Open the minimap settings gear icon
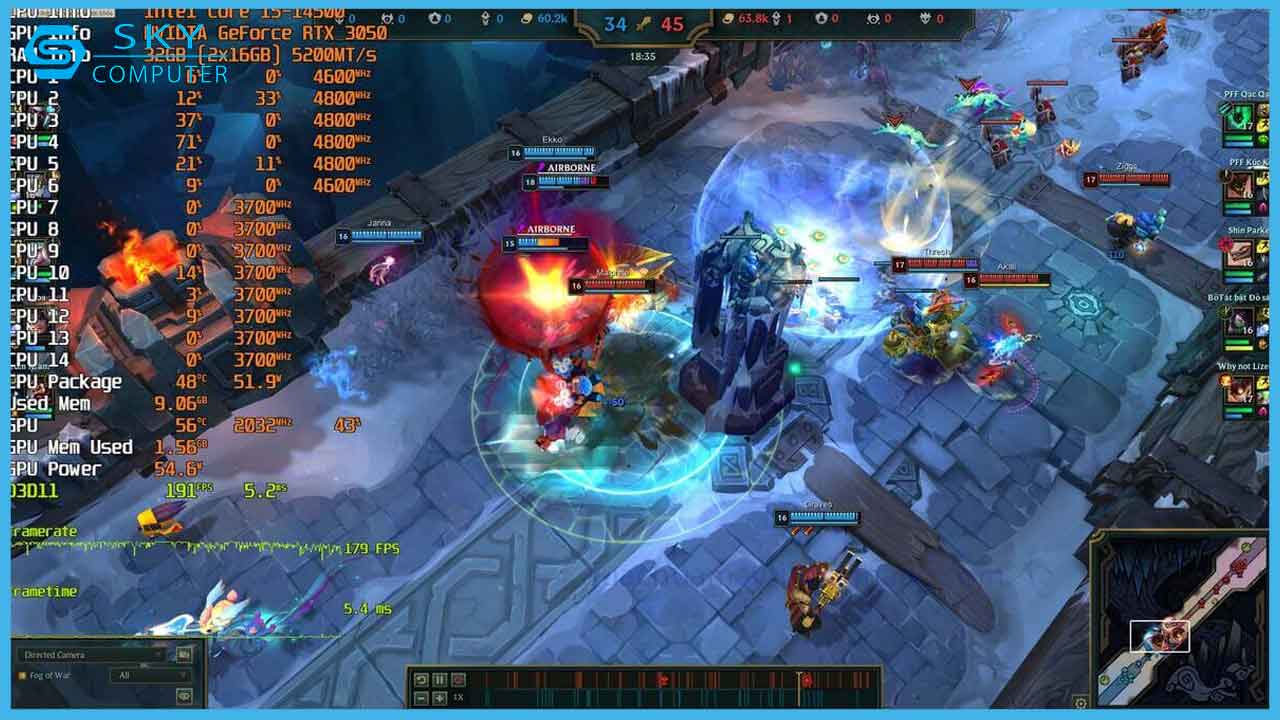 pyautogui.click(x=1080, y=703)
